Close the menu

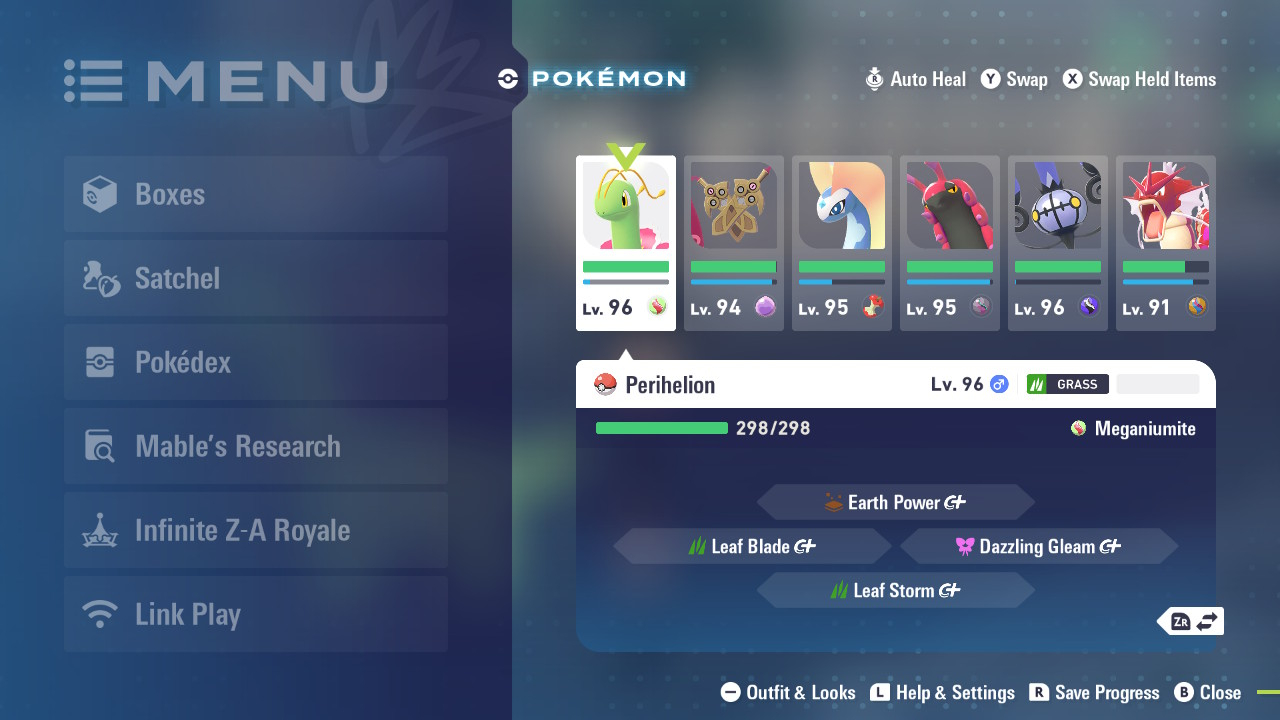coord(1207,692)
